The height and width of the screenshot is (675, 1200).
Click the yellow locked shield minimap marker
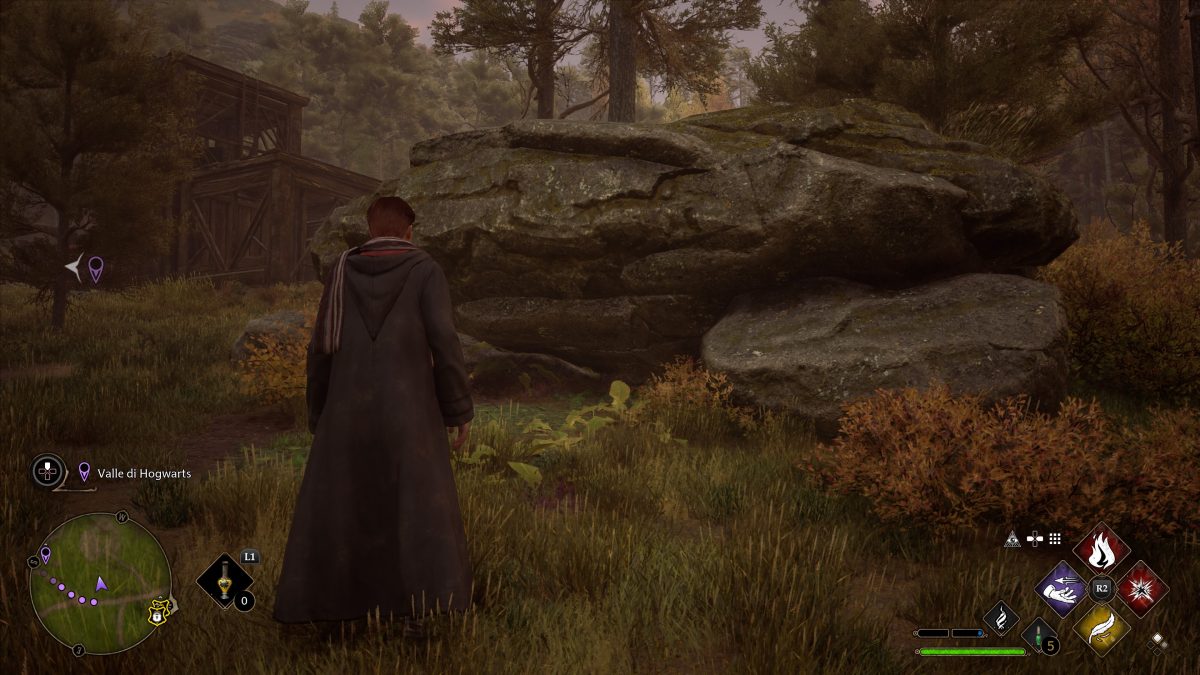tap(158, 612)
